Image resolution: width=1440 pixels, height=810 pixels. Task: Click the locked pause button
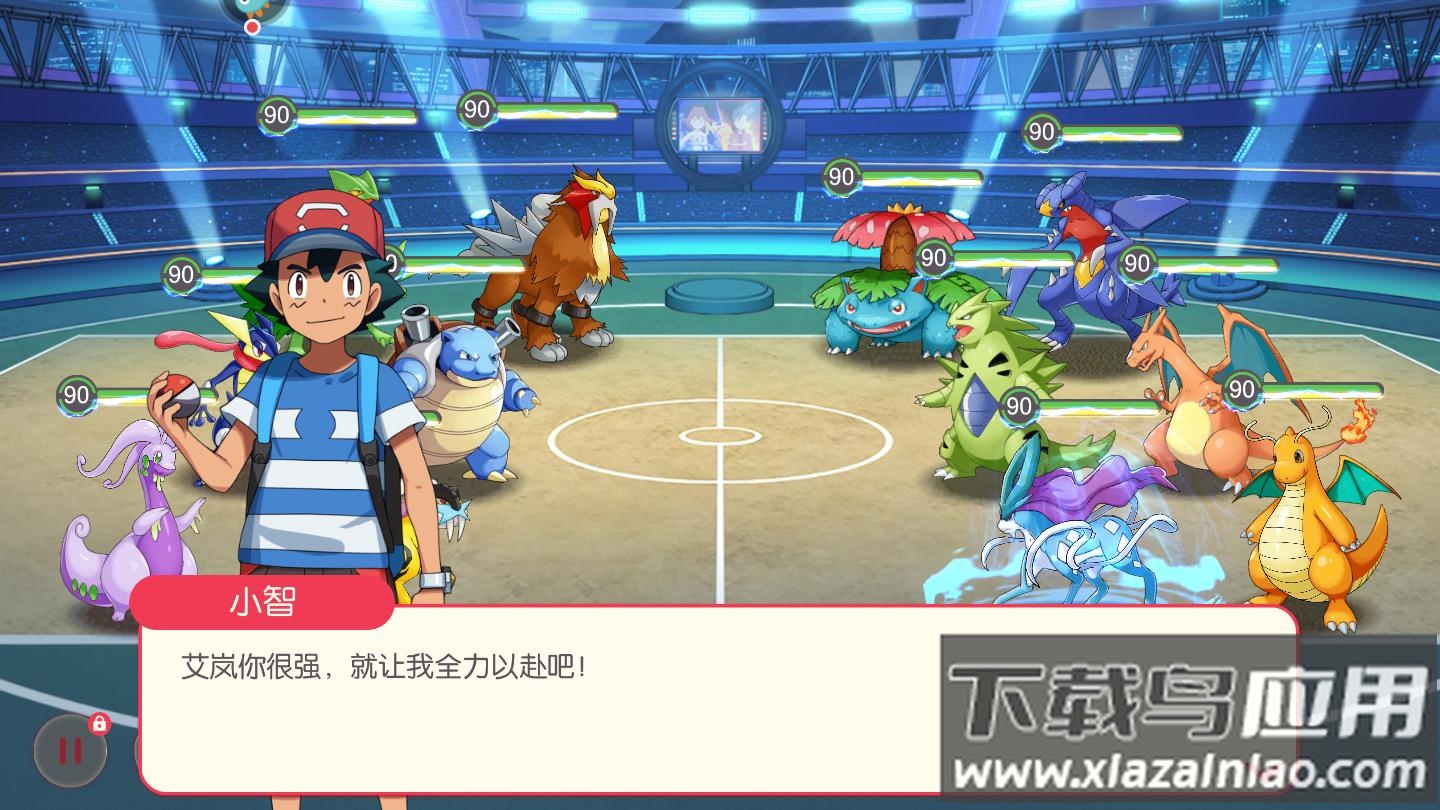(70, 750)
